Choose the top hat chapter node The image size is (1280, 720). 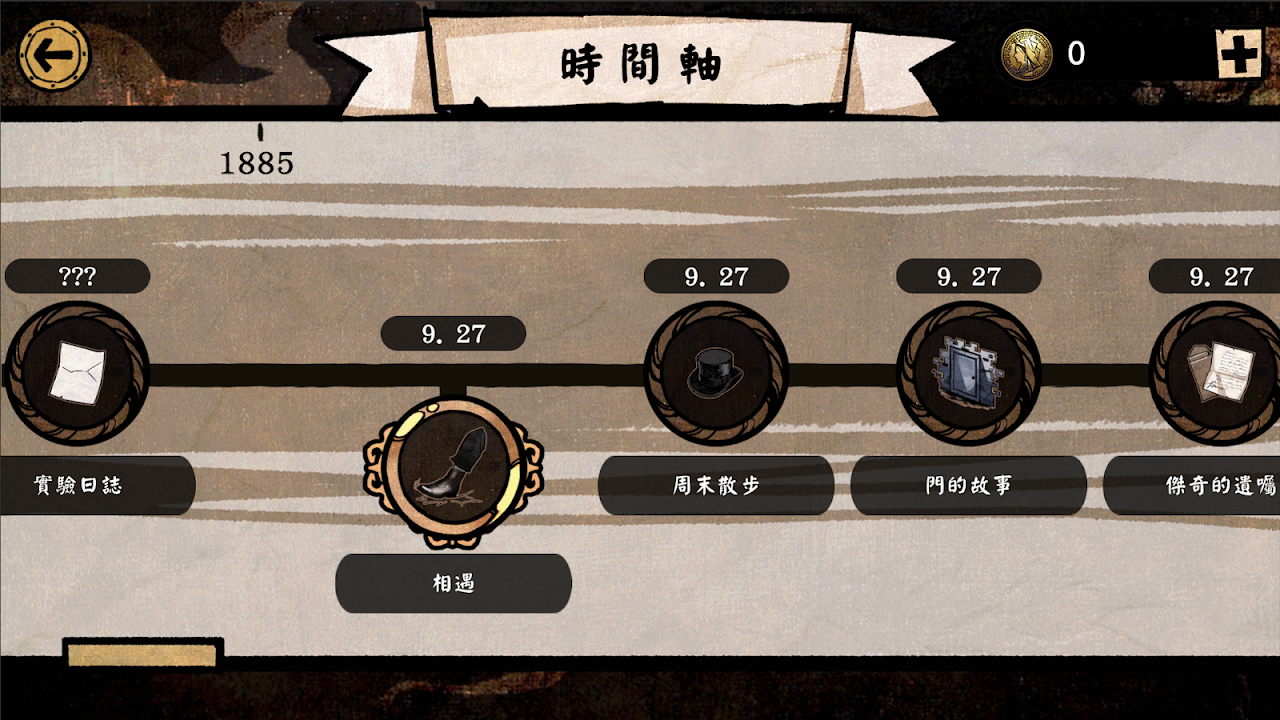(x=715, y=373)
